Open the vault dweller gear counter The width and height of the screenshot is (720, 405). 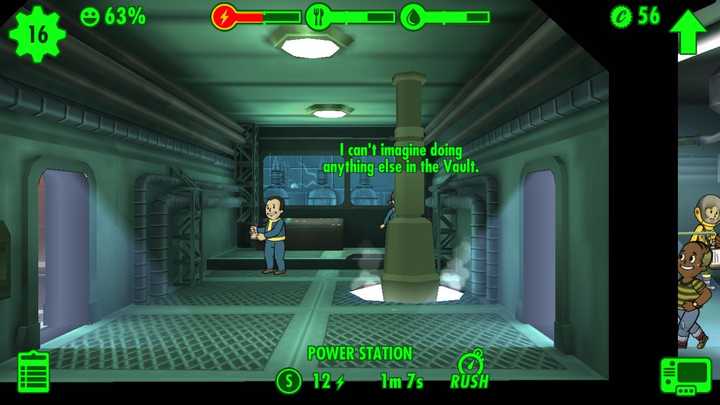[37, 32]
